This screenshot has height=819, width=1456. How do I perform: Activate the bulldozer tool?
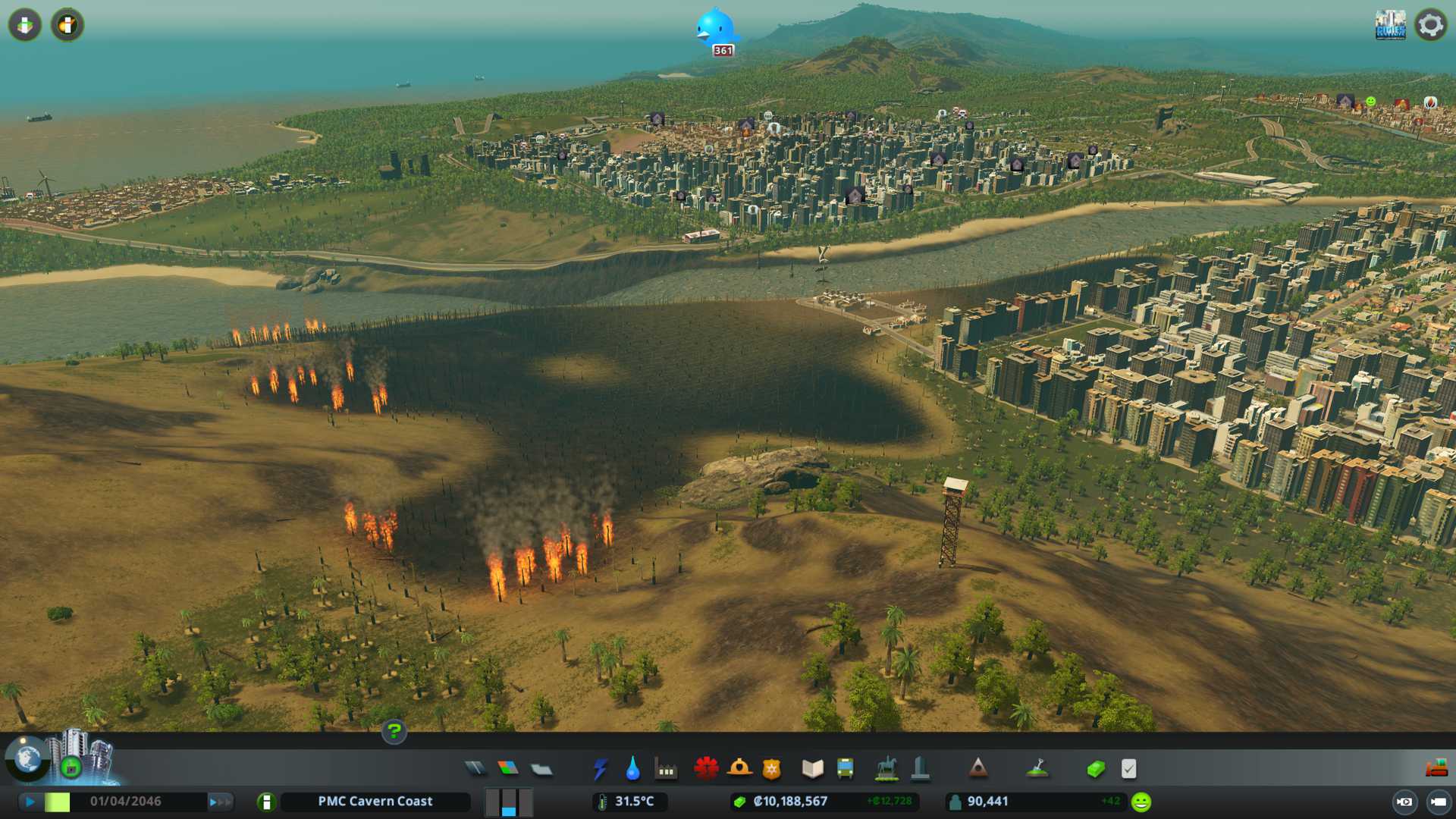pos(1436,769)
